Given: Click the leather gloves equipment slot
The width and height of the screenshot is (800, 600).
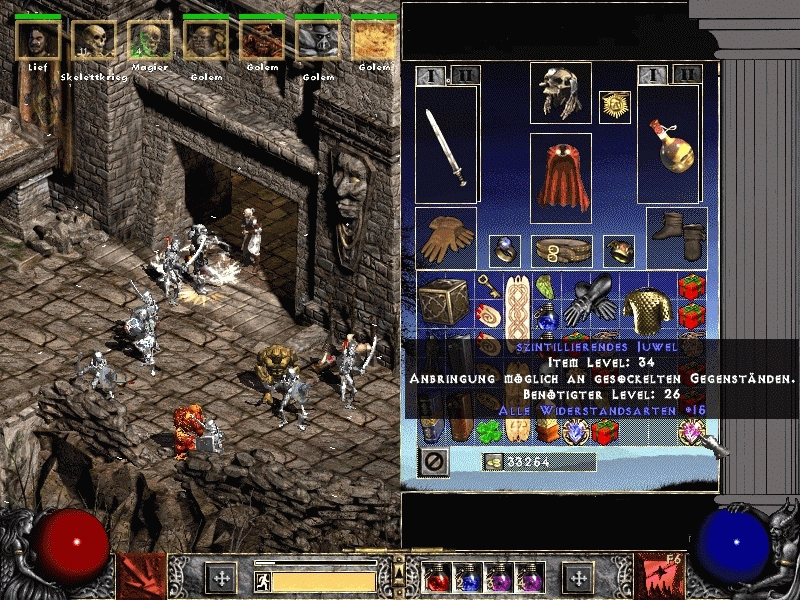Looking at the screenshot, I should click(x=445, y=238).
